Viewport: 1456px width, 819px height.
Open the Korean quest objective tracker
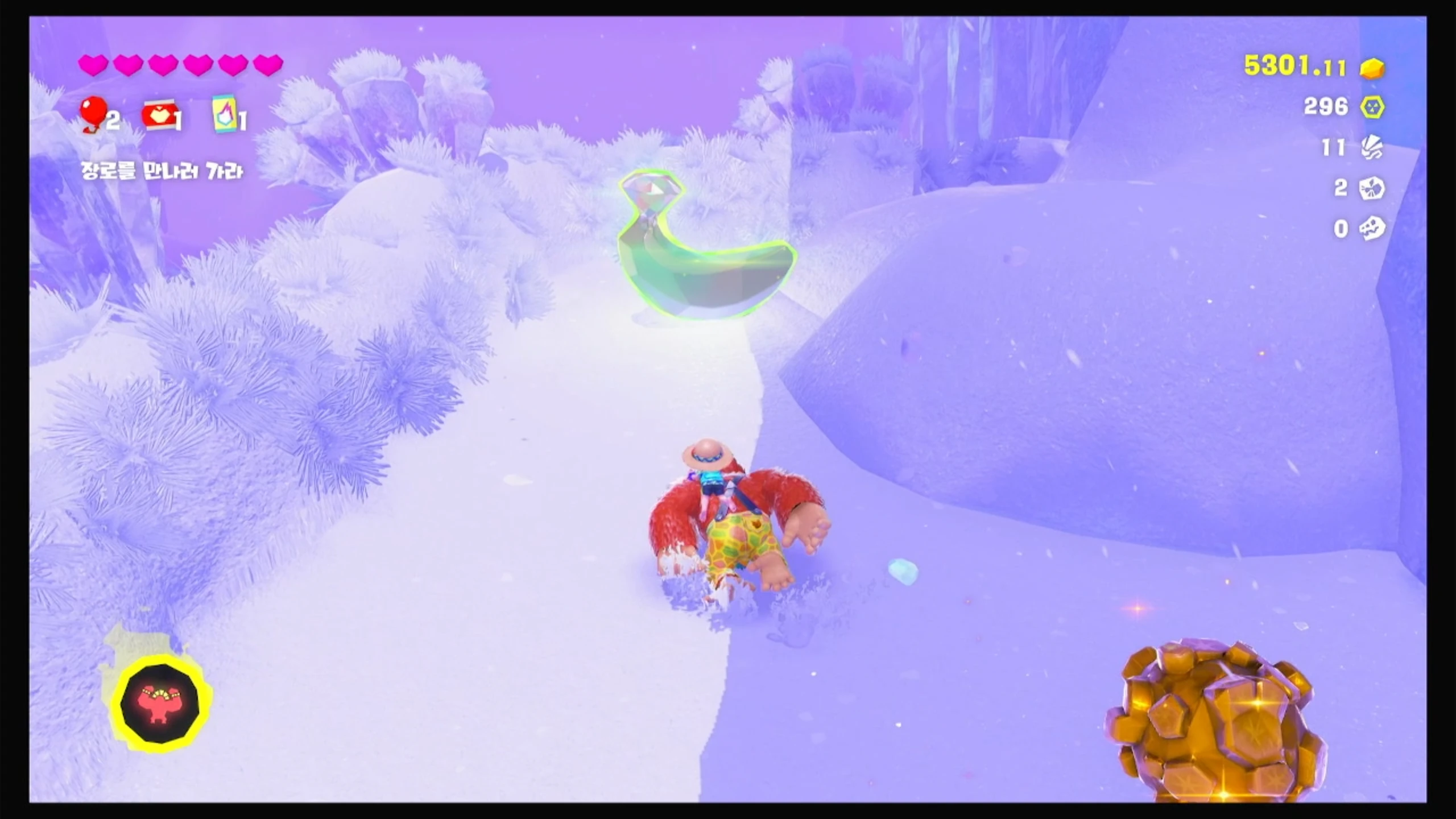[162, 171]
